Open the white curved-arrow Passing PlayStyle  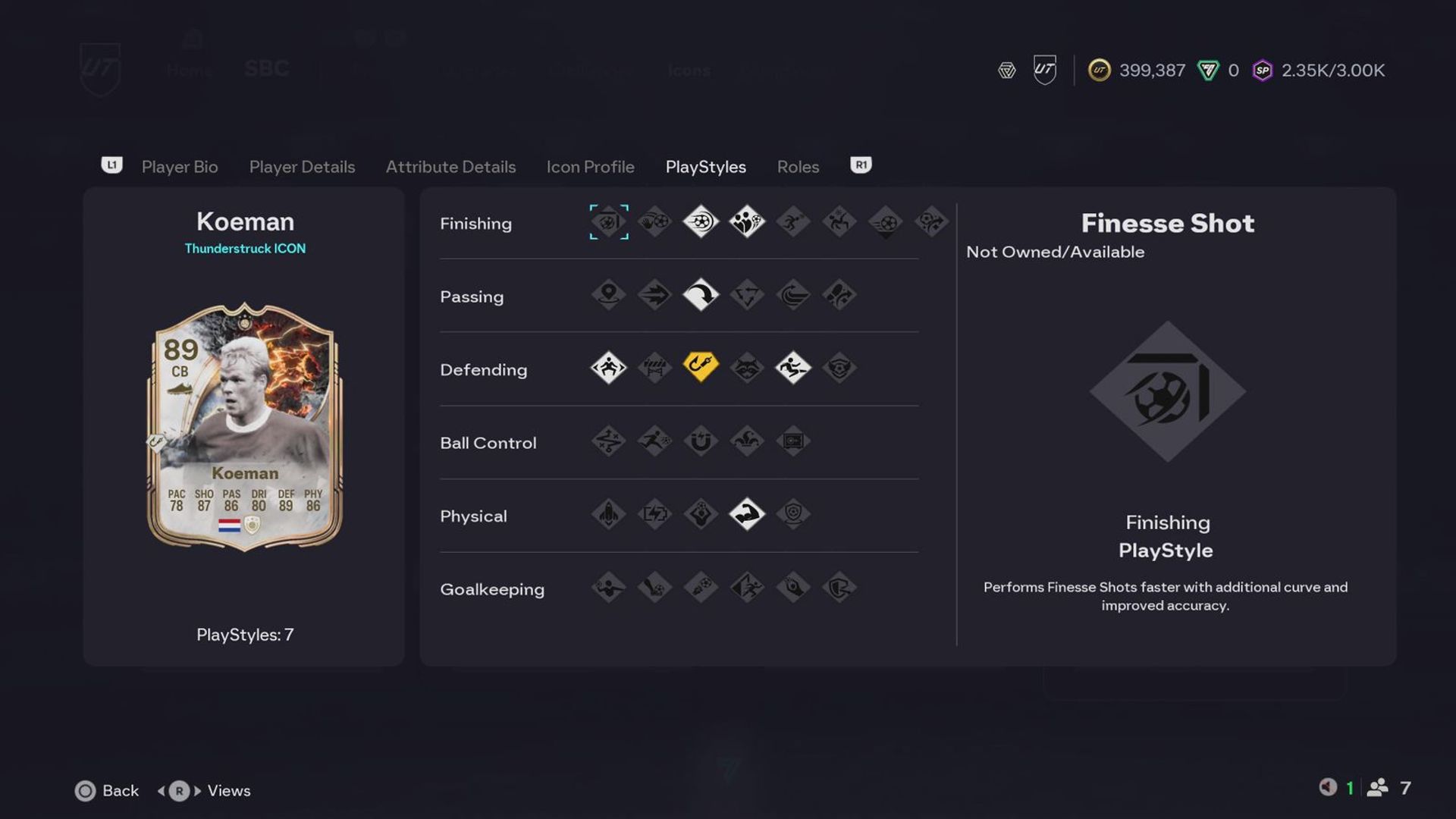coord(701,296)
